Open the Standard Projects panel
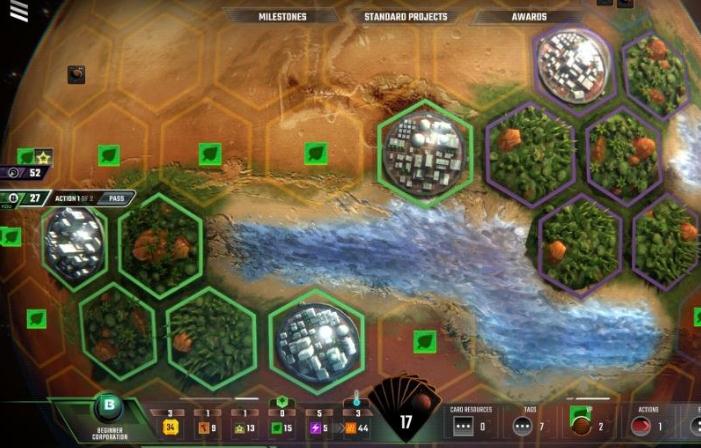Screen dimensions: 701x448 tap(407, 17)
